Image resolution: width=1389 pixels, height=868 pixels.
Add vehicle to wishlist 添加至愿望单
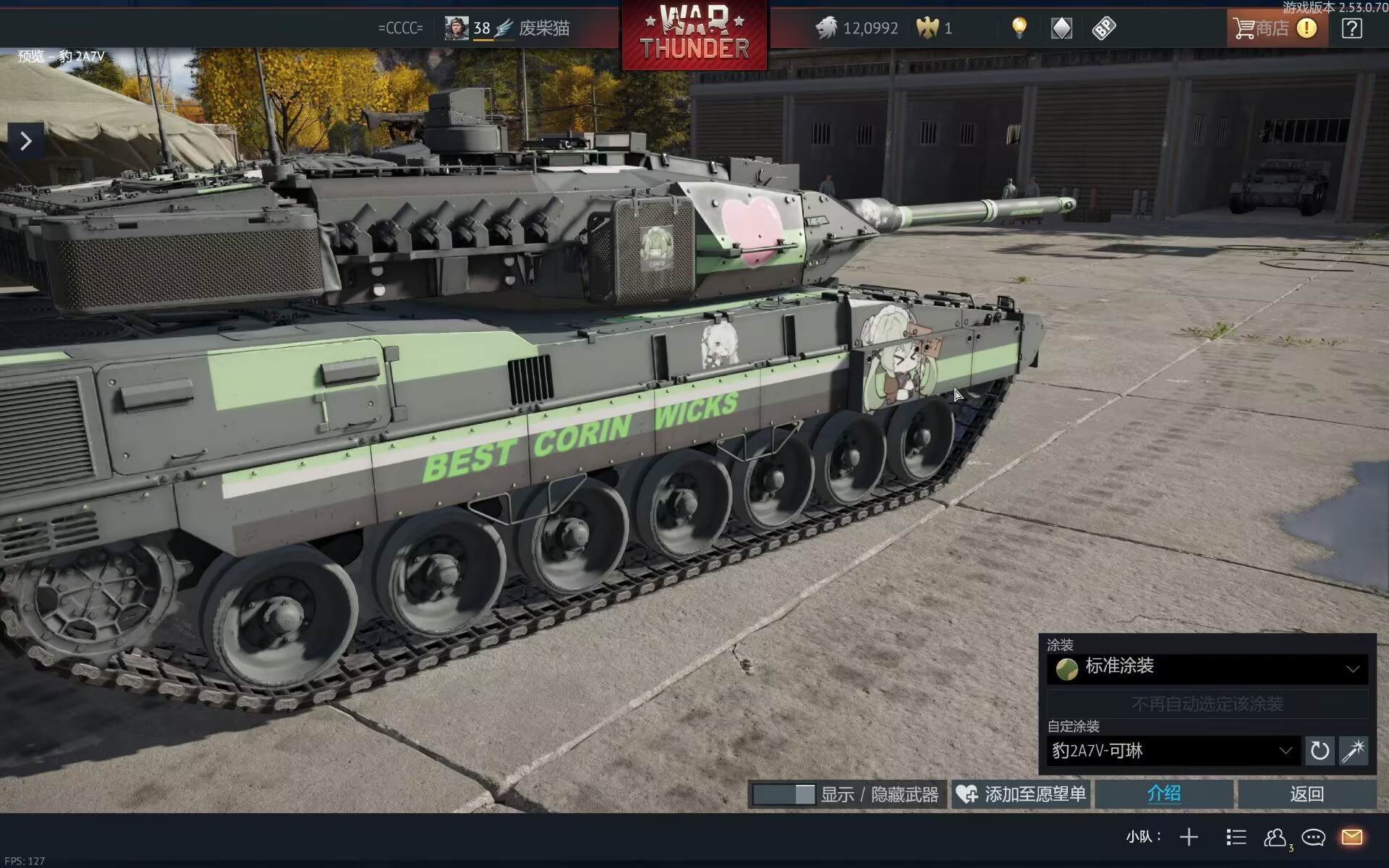pos(1021,794)
